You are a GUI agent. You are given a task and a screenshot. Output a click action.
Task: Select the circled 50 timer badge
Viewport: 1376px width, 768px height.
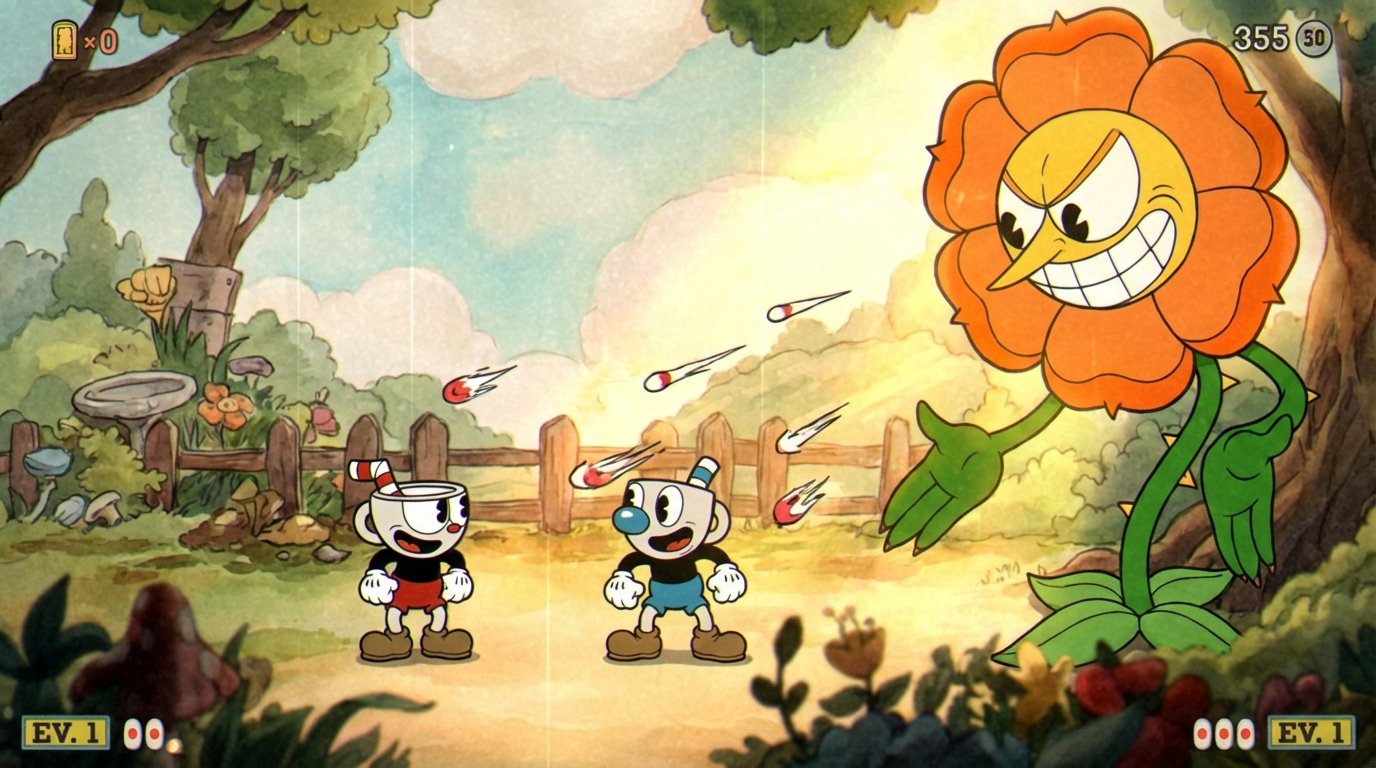click(x=1315, y=36)
